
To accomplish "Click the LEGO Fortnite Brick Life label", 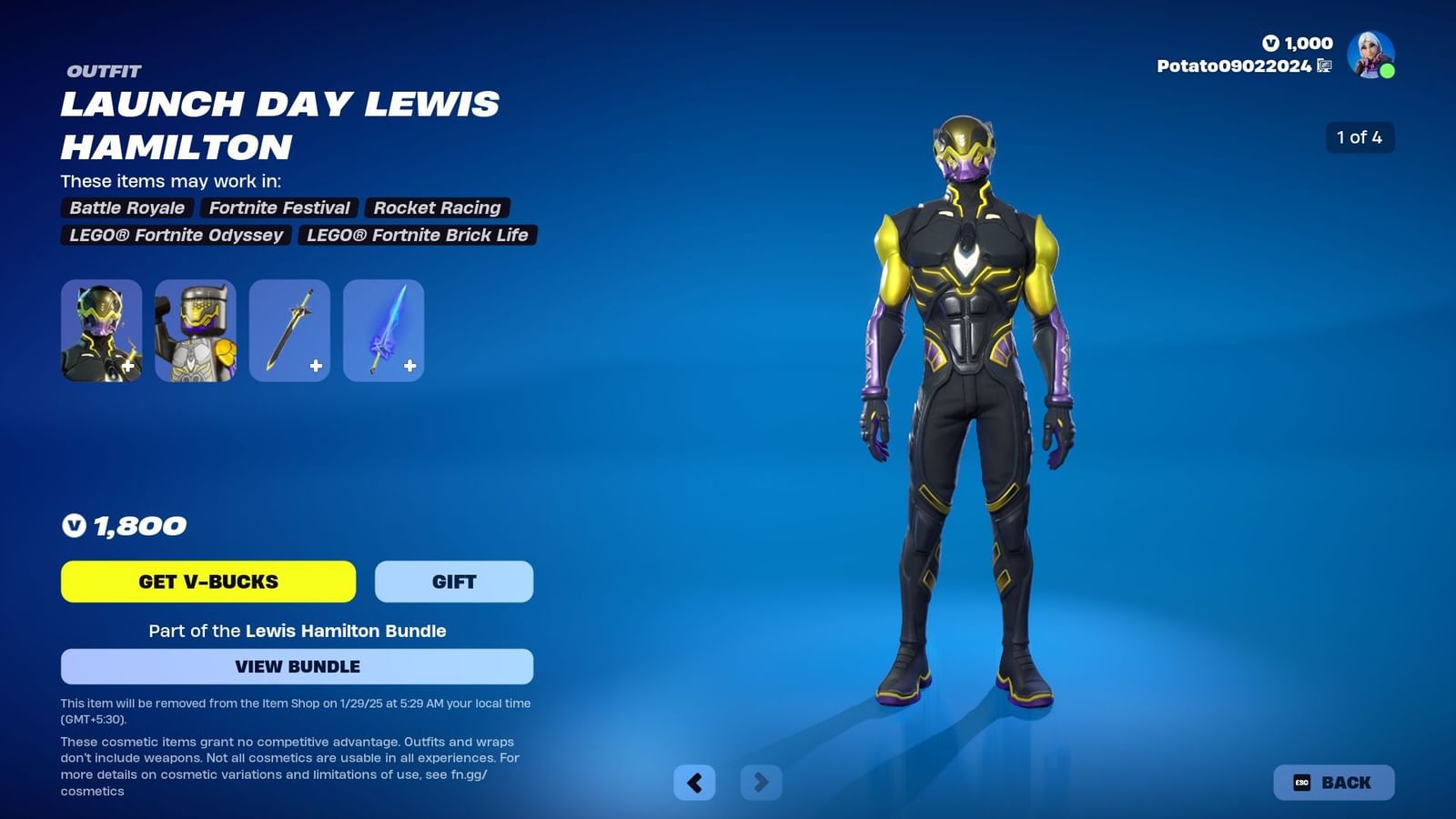I will (x=418, y=235).
